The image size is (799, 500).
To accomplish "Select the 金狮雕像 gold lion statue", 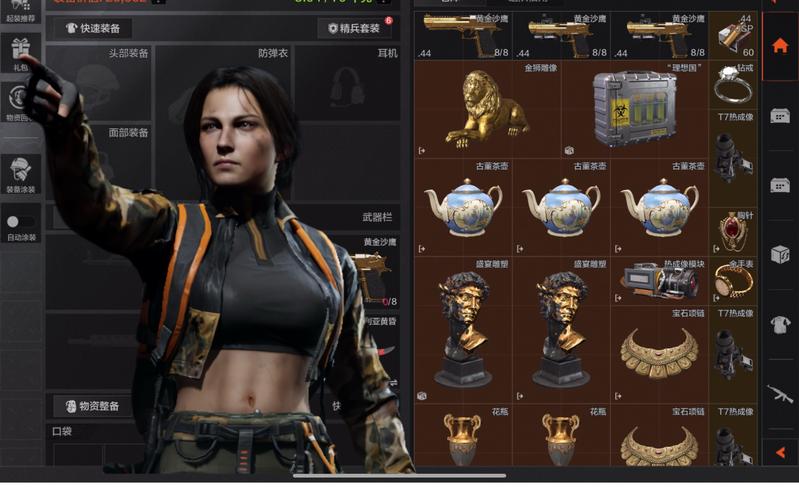I will (488, 107).
